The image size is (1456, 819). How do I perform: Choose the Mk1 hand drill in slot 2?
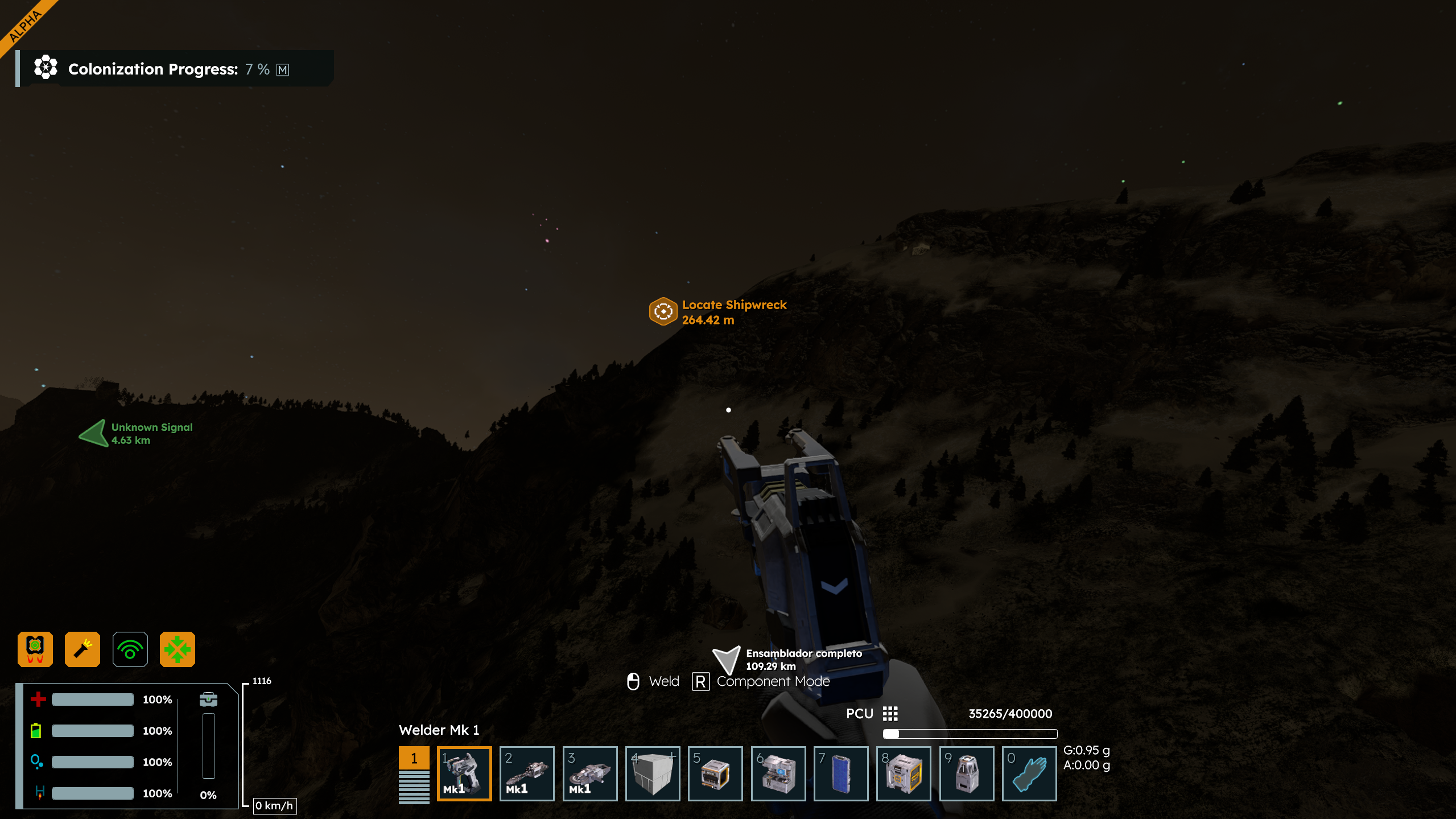coord(527,773)
